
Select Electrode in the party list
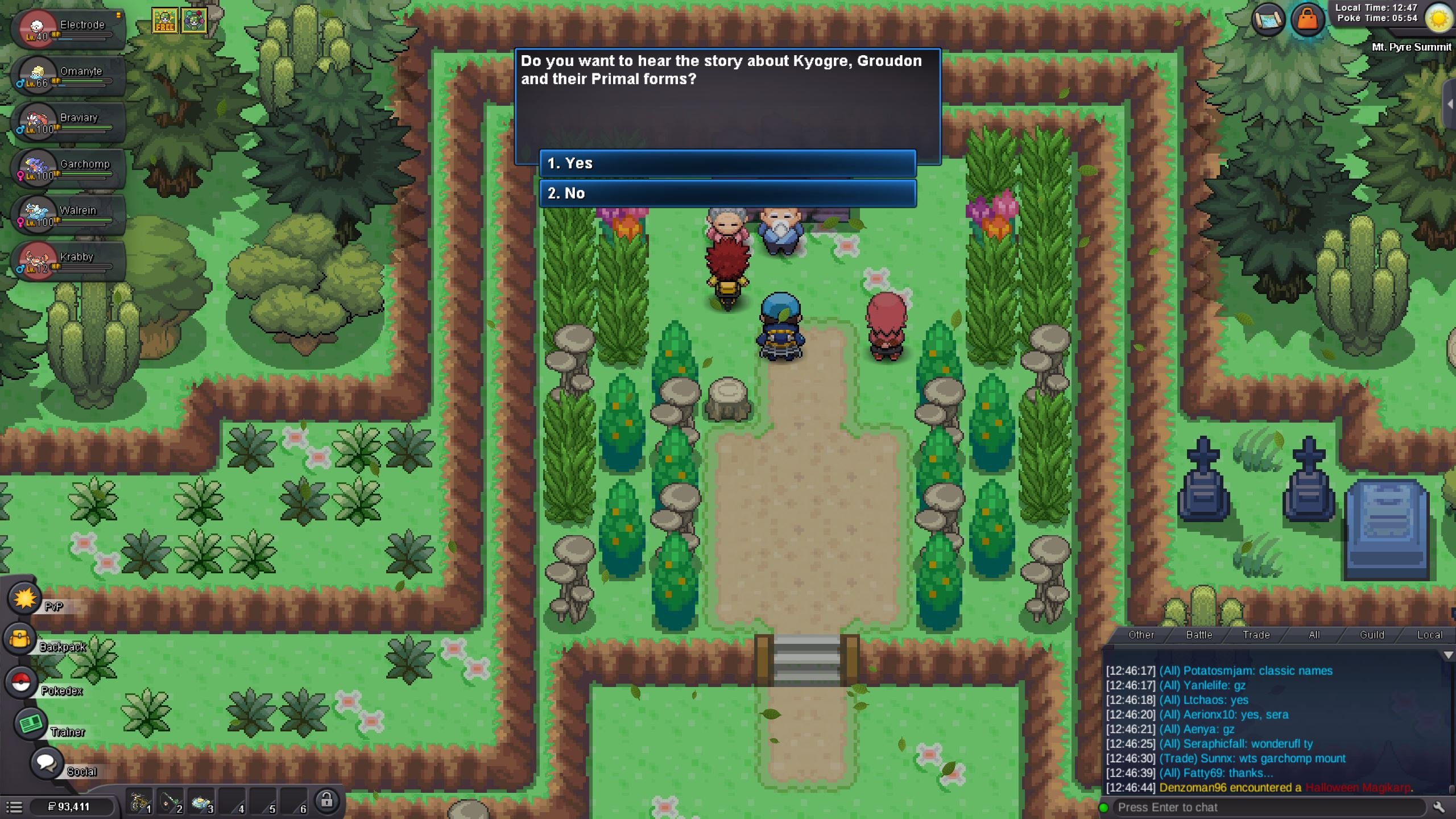[x=68, y=28]
